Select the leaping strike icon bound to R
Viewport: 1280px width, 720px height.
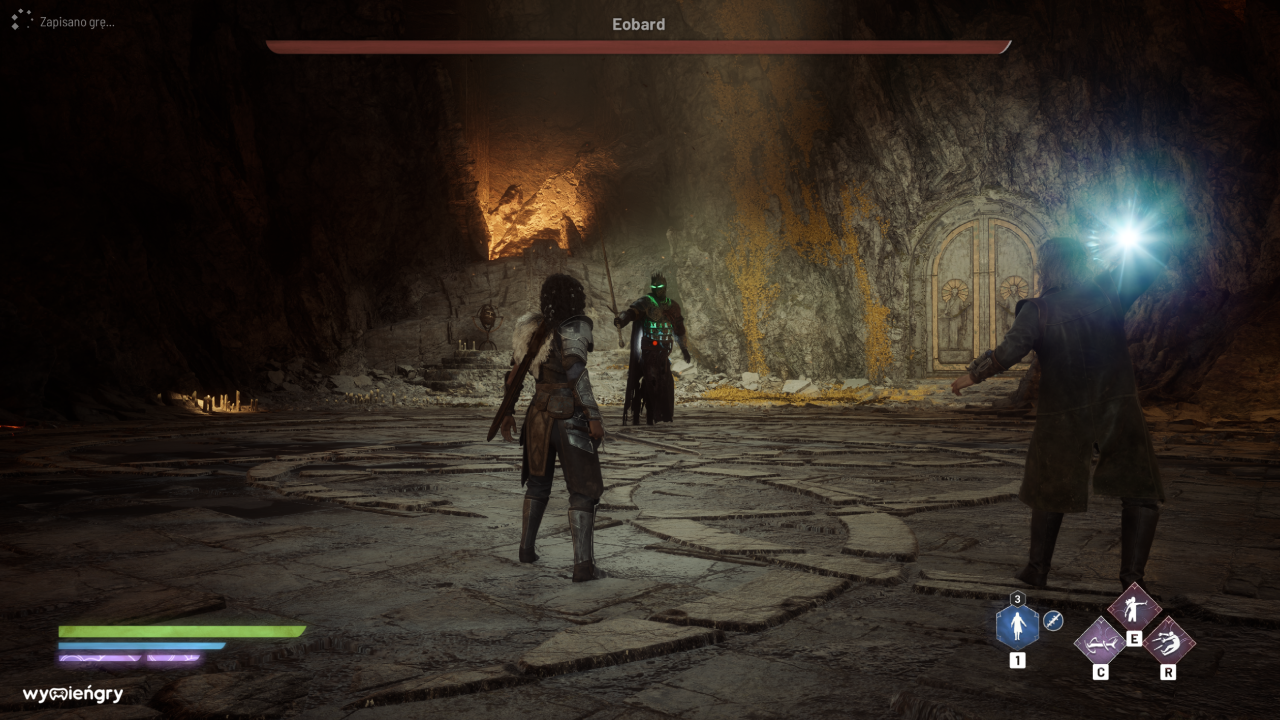1170,642
